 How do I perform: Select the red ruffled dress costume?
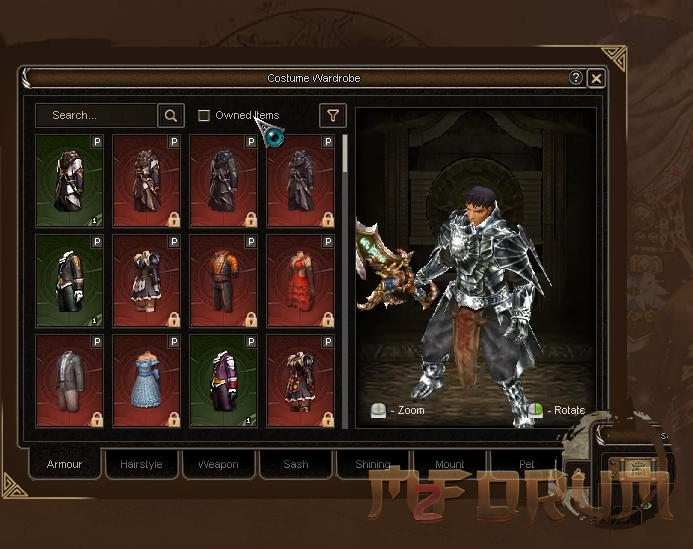click(x=301, y=280)
